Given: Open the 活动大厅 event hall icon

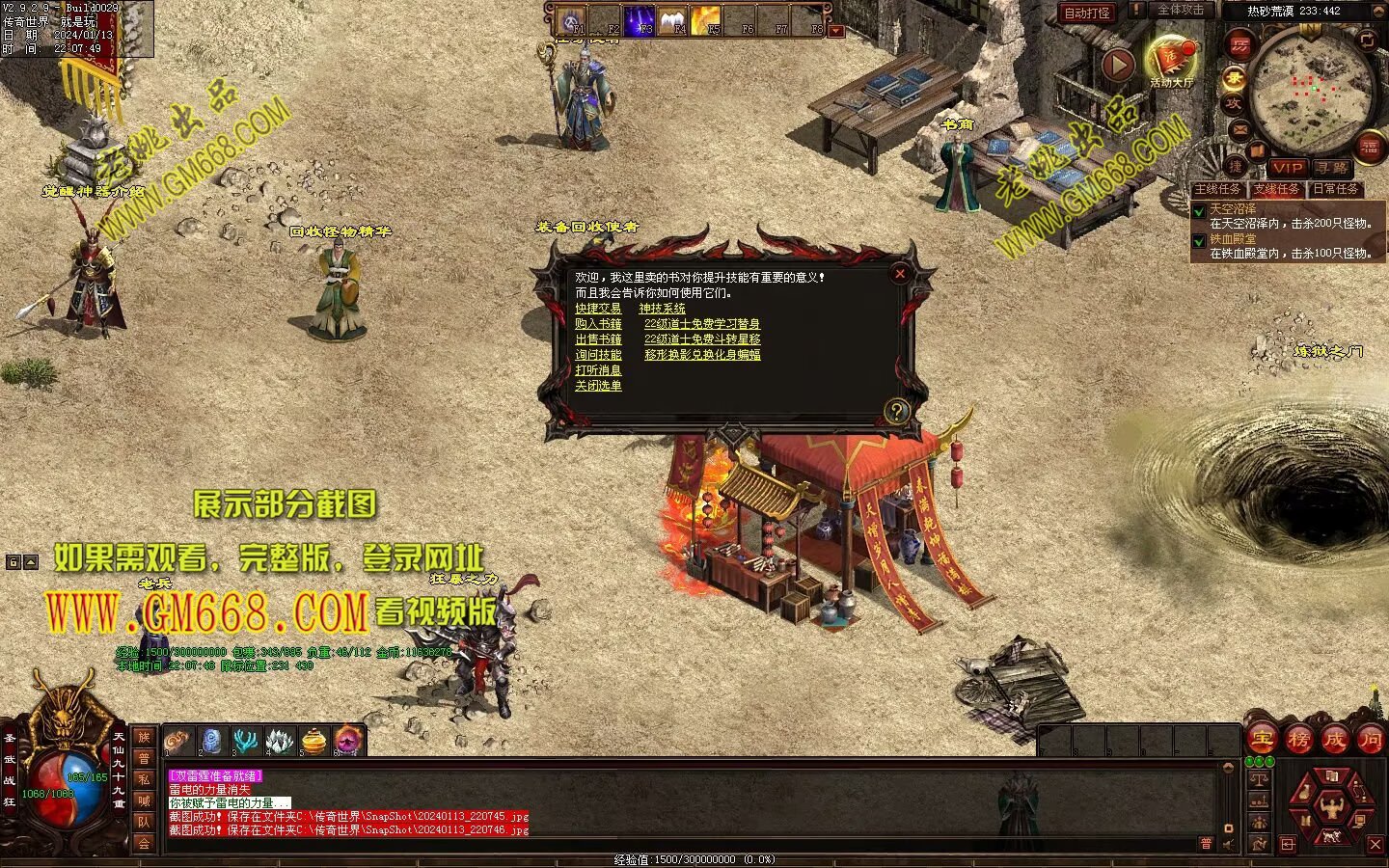Looking at the screenshot, I should (1171, 61).
